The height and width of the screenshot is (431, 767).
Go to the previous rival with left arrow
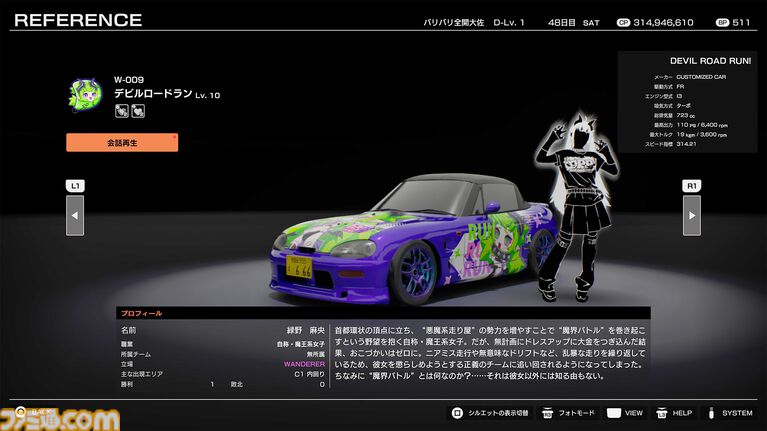click(x=75, y=215)
